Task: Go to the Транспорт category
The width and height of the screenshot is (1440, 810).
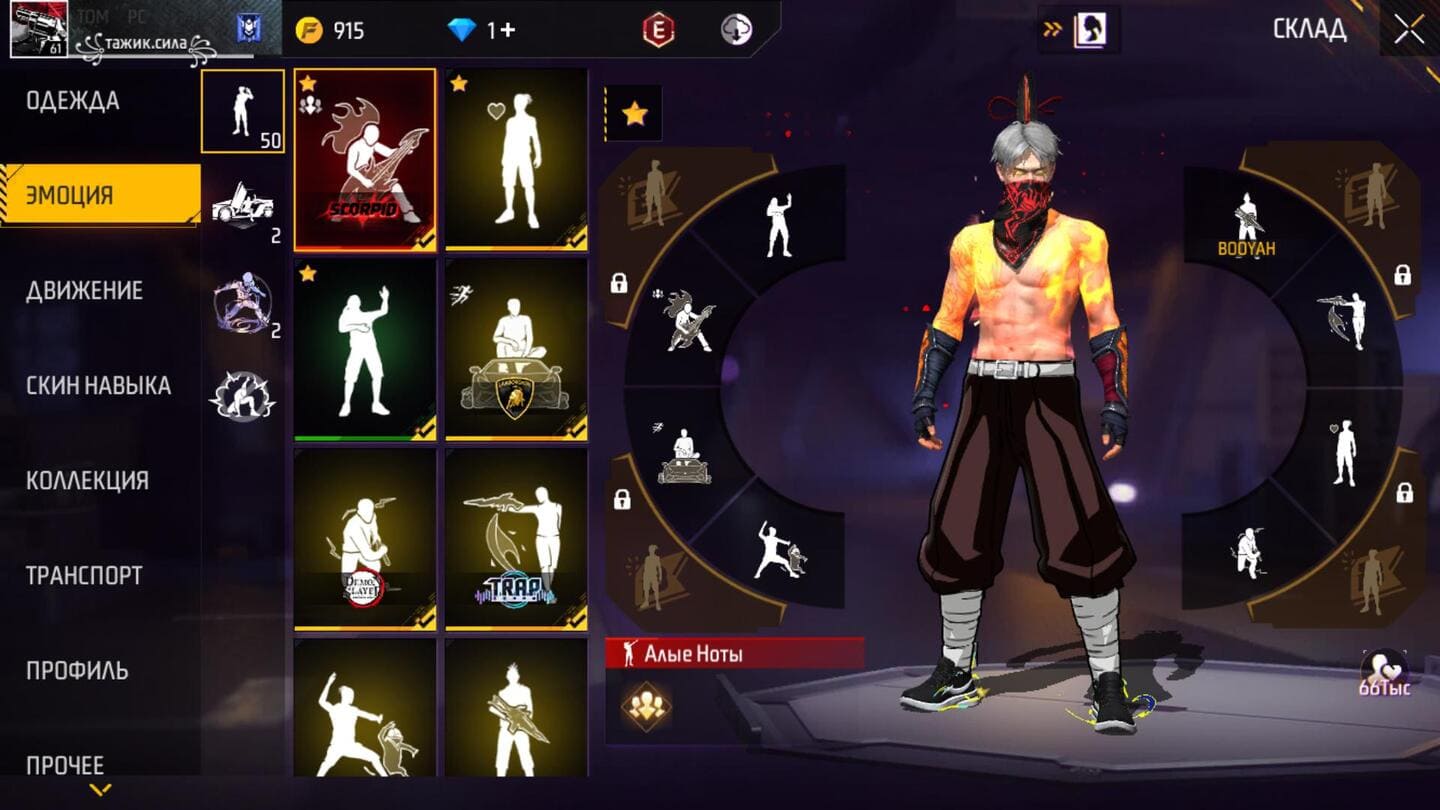Action: 84,576
